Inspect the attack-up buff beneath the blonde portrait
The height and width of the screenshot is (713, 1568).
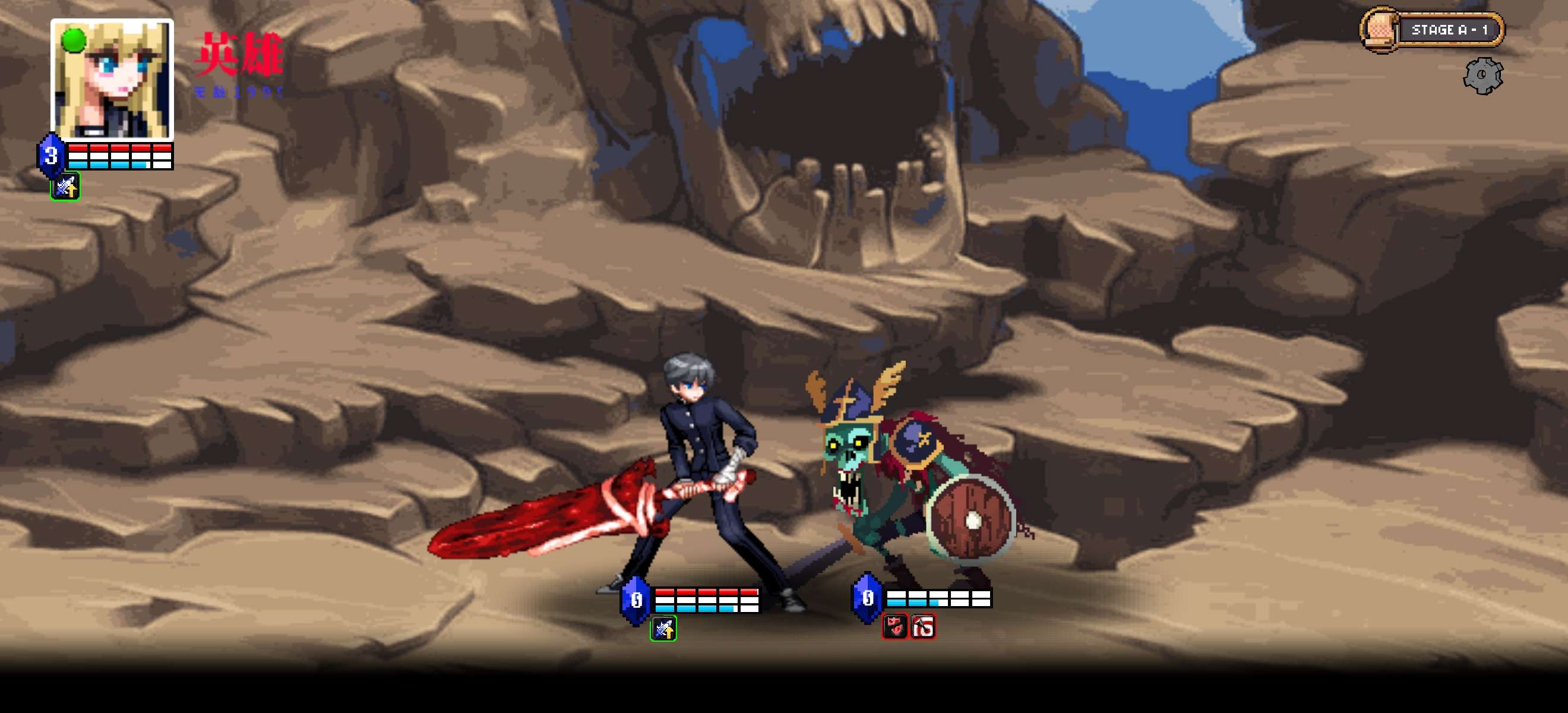[65, 187]
